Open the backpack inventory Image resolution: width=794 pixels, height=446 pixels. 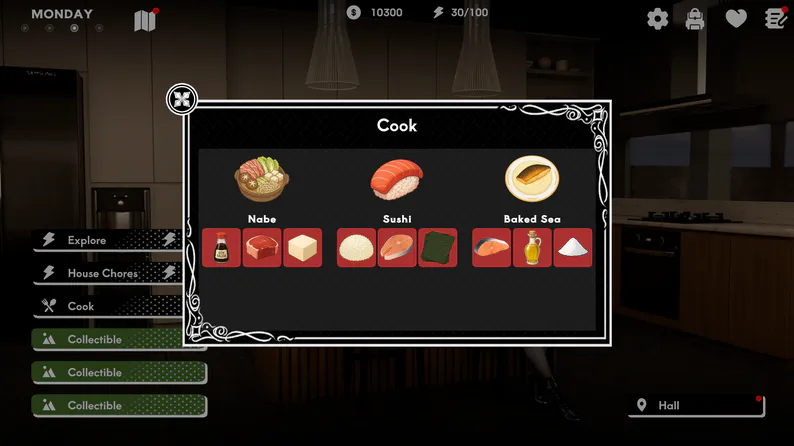click(695, 18)
